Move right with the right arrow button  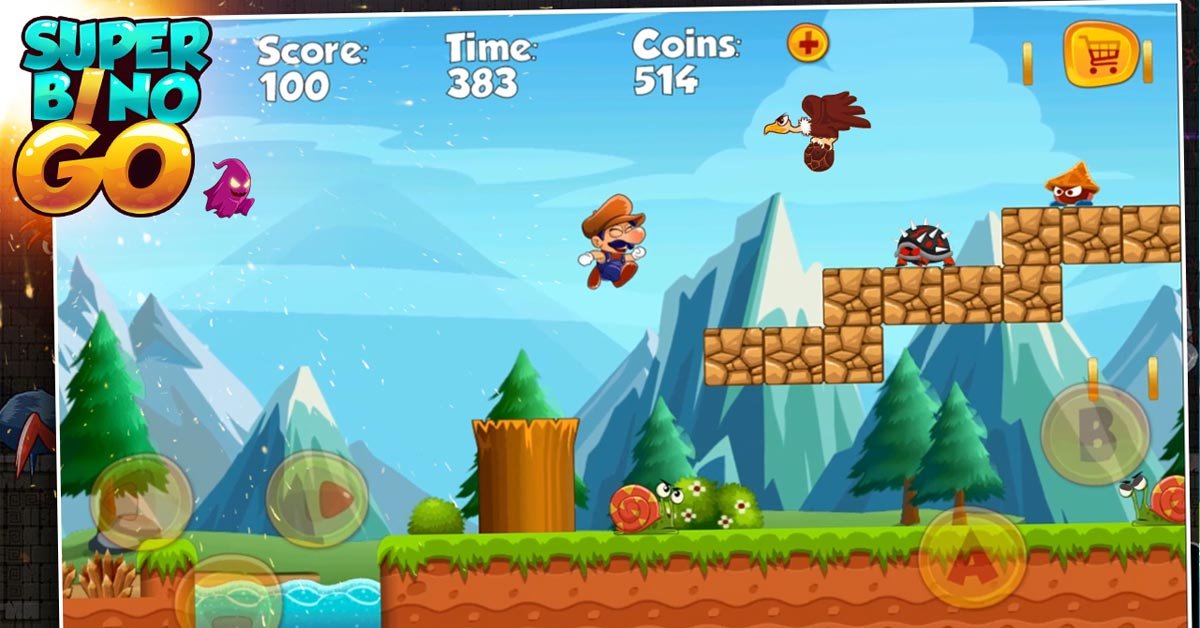[x=317, y=498]
